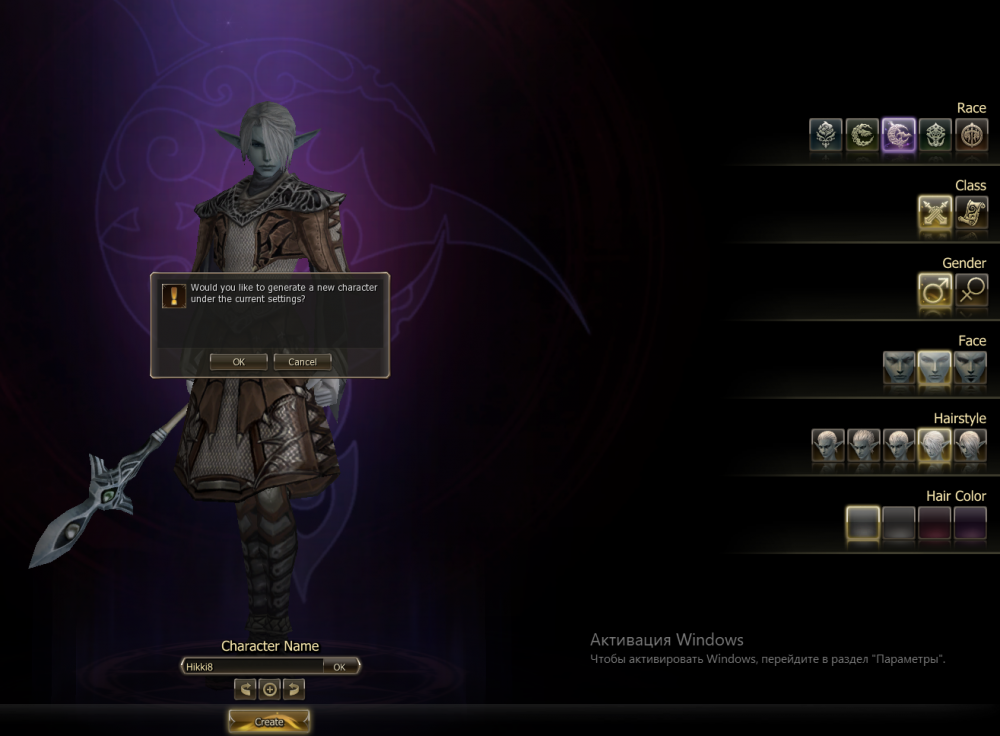
Task: Switch to the Mystic class scroll icon
Action: point(971,212)
